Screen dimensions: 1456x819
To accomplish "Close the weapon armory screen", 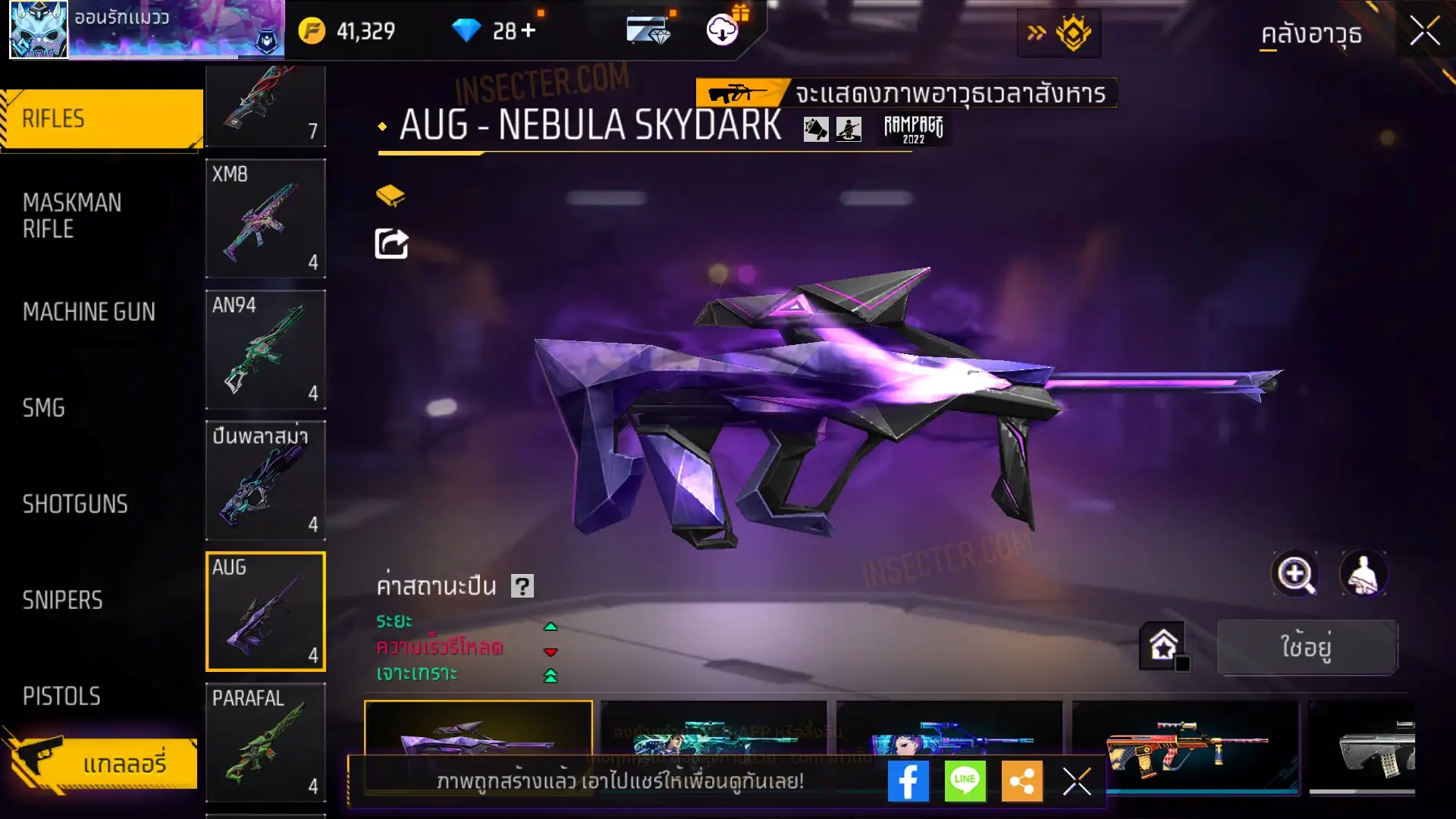I will coord(1424,32).
